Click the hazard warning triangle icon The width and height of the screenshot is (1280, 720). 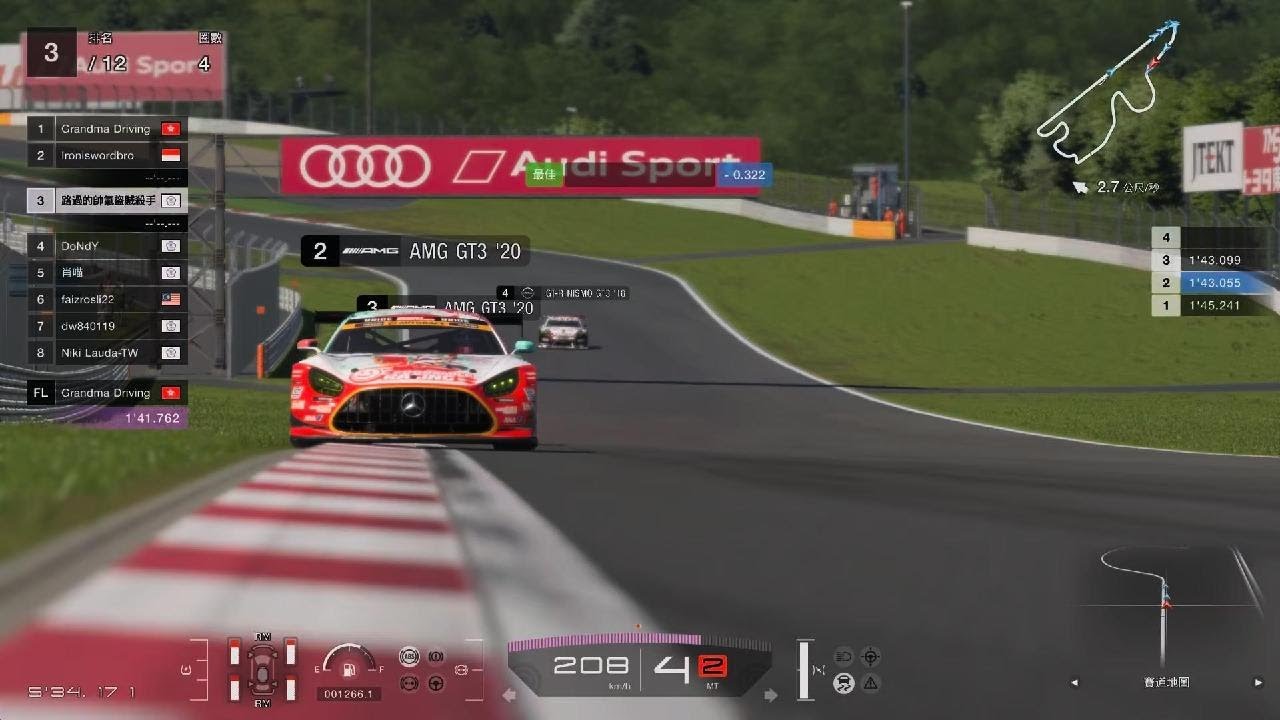click(x=871, y=683)
